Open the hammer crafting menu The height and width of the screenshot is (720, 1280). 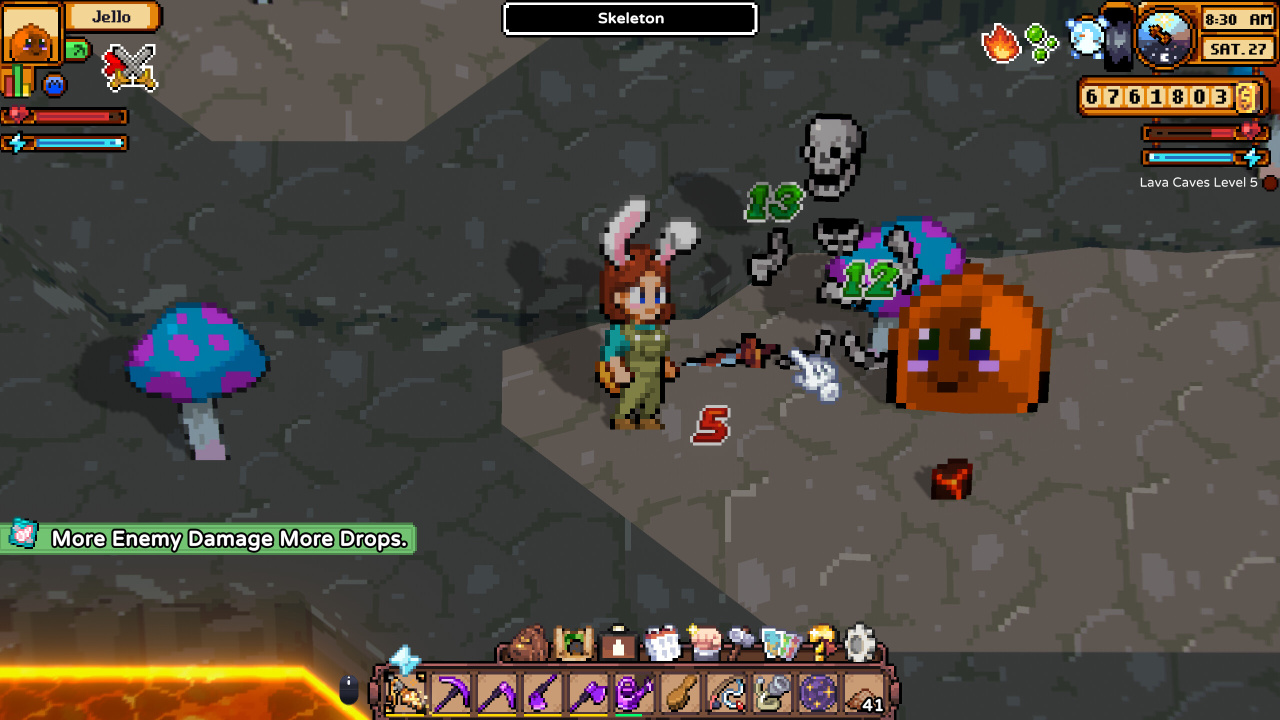[x=740, y=644]
